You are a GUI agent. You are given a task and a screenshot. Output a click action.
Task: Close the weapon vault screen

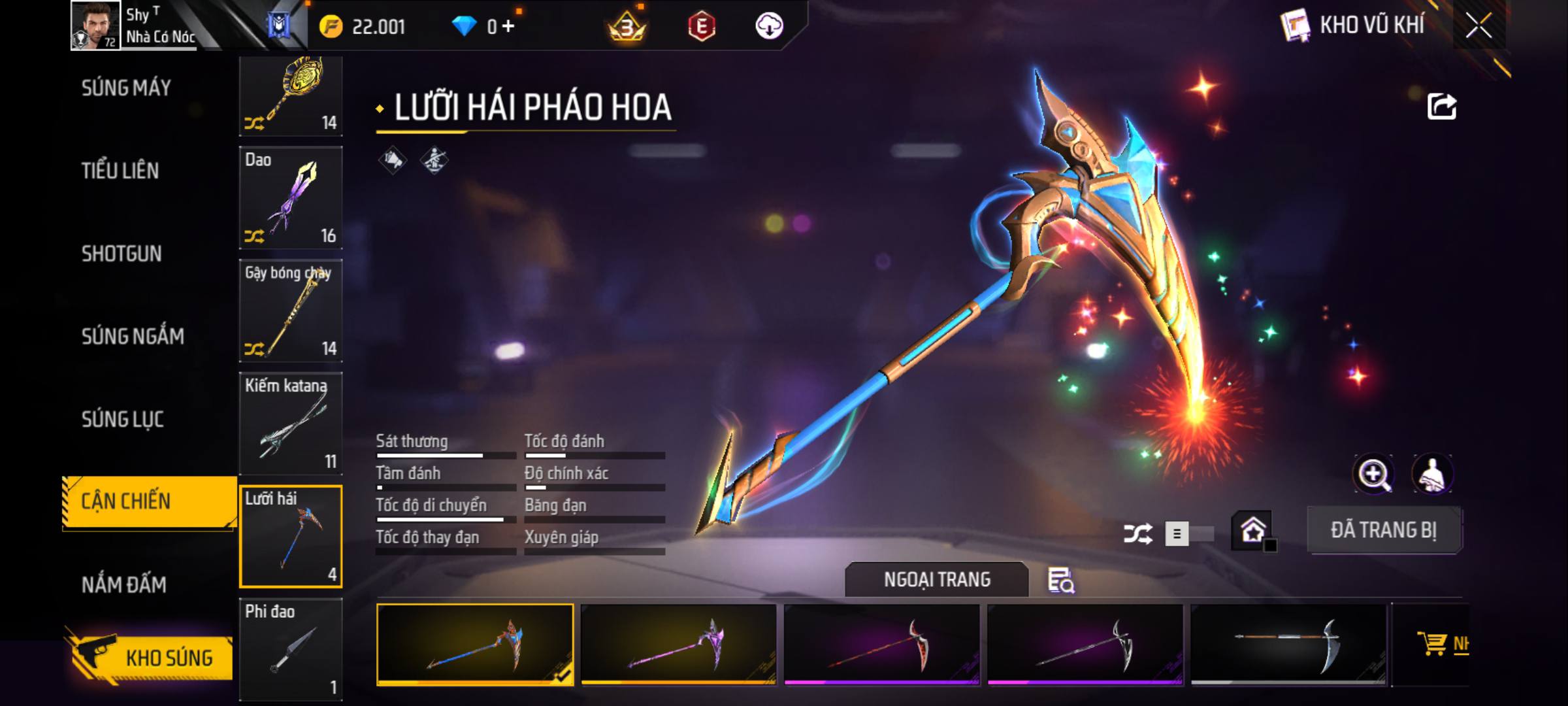pyautogui.click(x=1478, y=26)
